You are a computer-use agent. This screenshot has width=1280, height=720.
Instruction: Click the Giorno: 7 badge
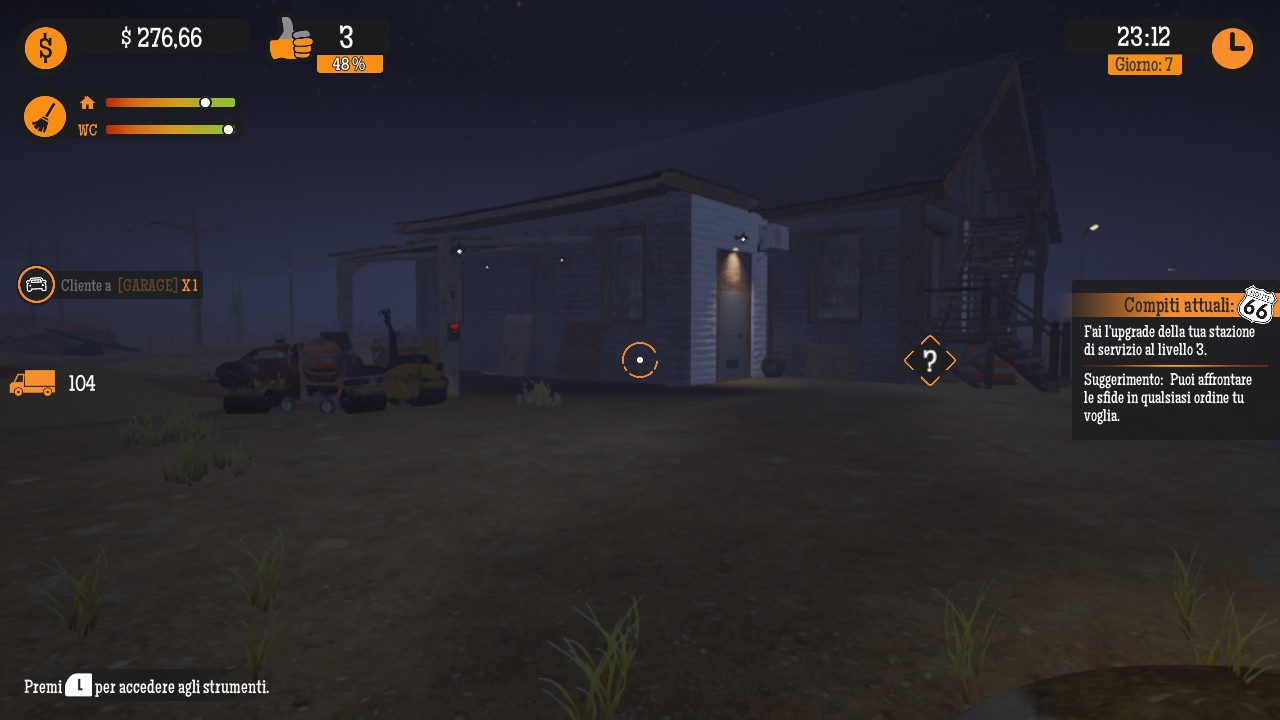[1144, 65]
